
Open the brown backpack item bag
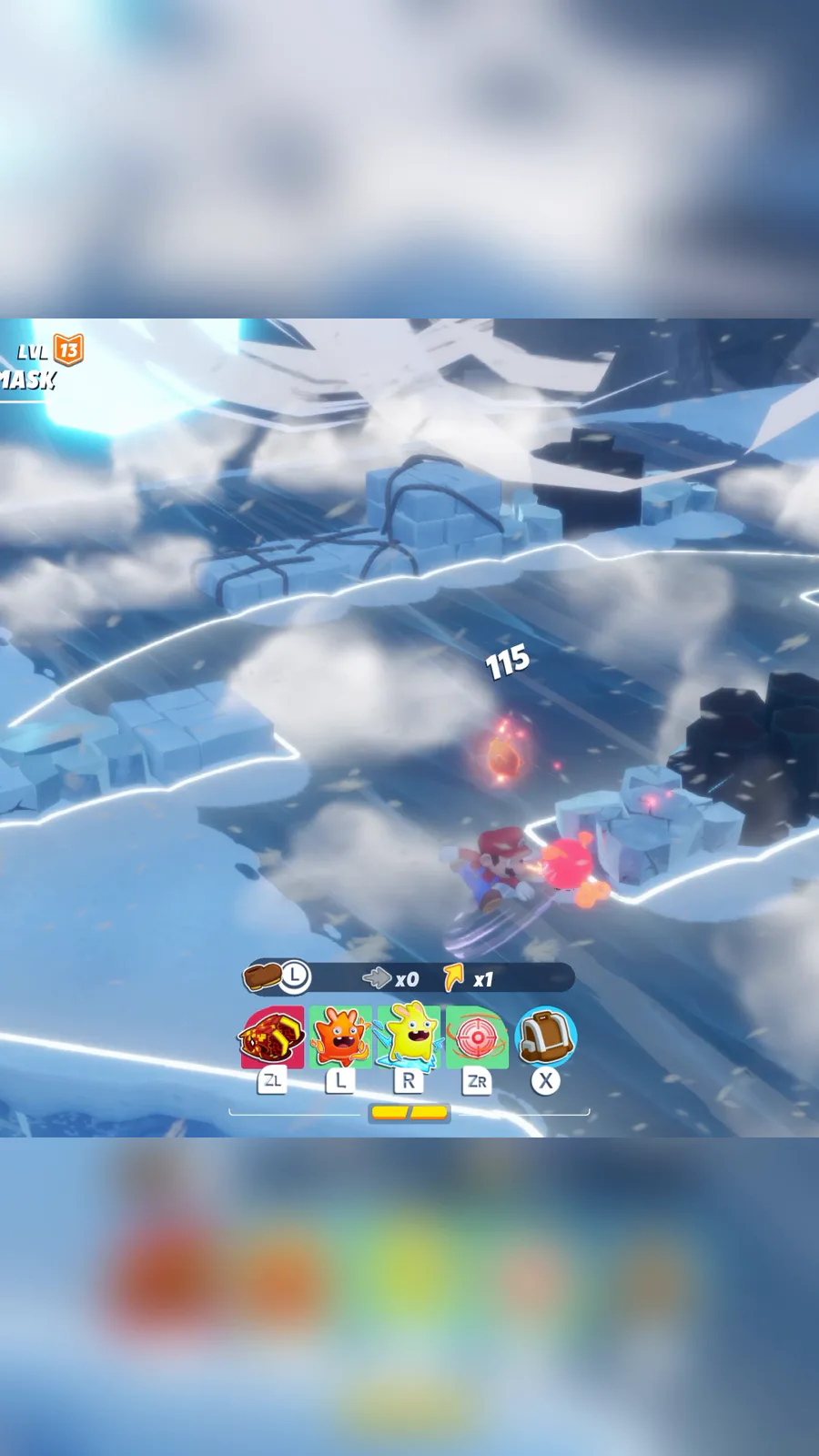coord(545,1036)
